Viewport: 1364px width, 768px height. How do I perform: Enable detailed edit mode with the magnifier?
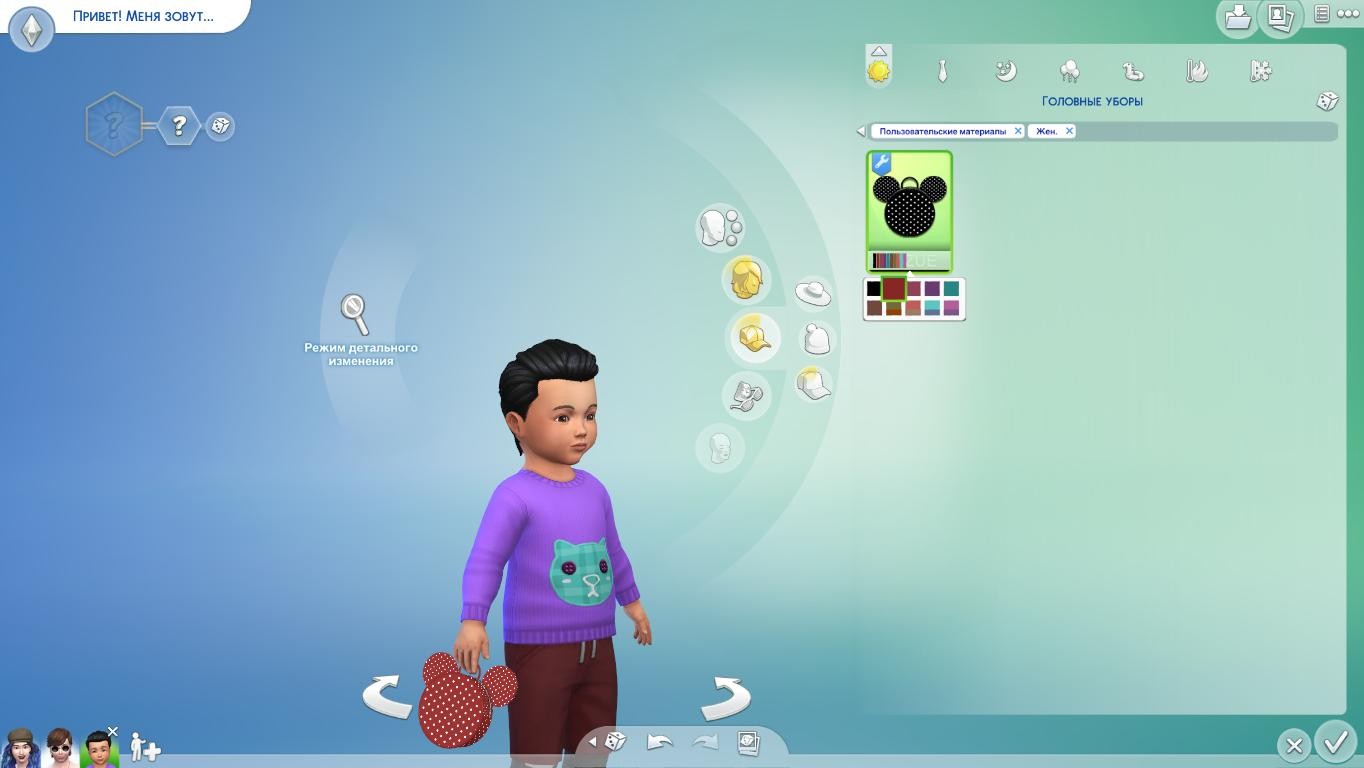(354, 314)
